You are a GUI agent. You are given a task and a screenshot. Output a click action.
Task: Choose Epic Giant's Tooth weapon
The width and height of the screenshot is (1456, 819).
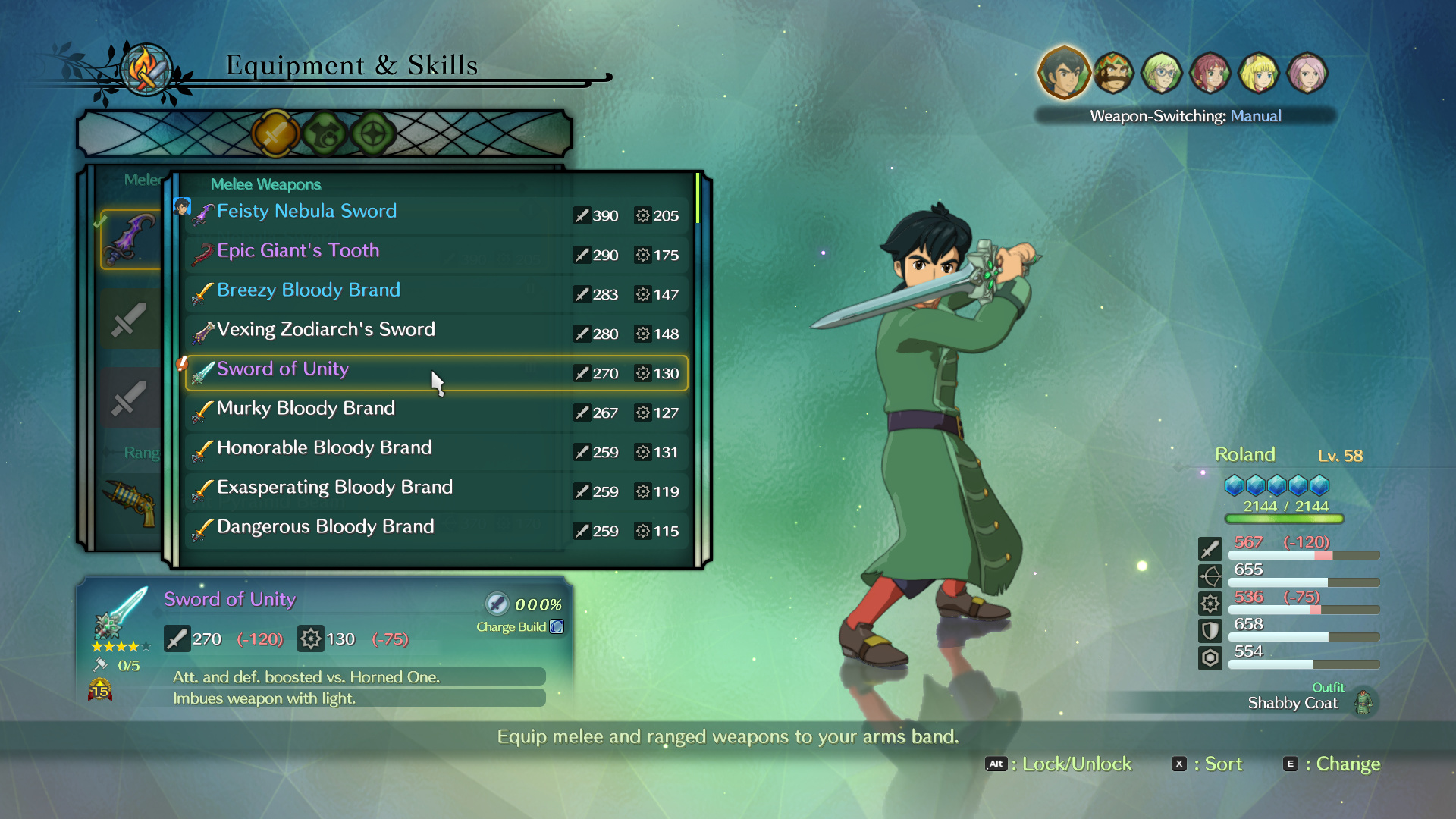(436, 254)
